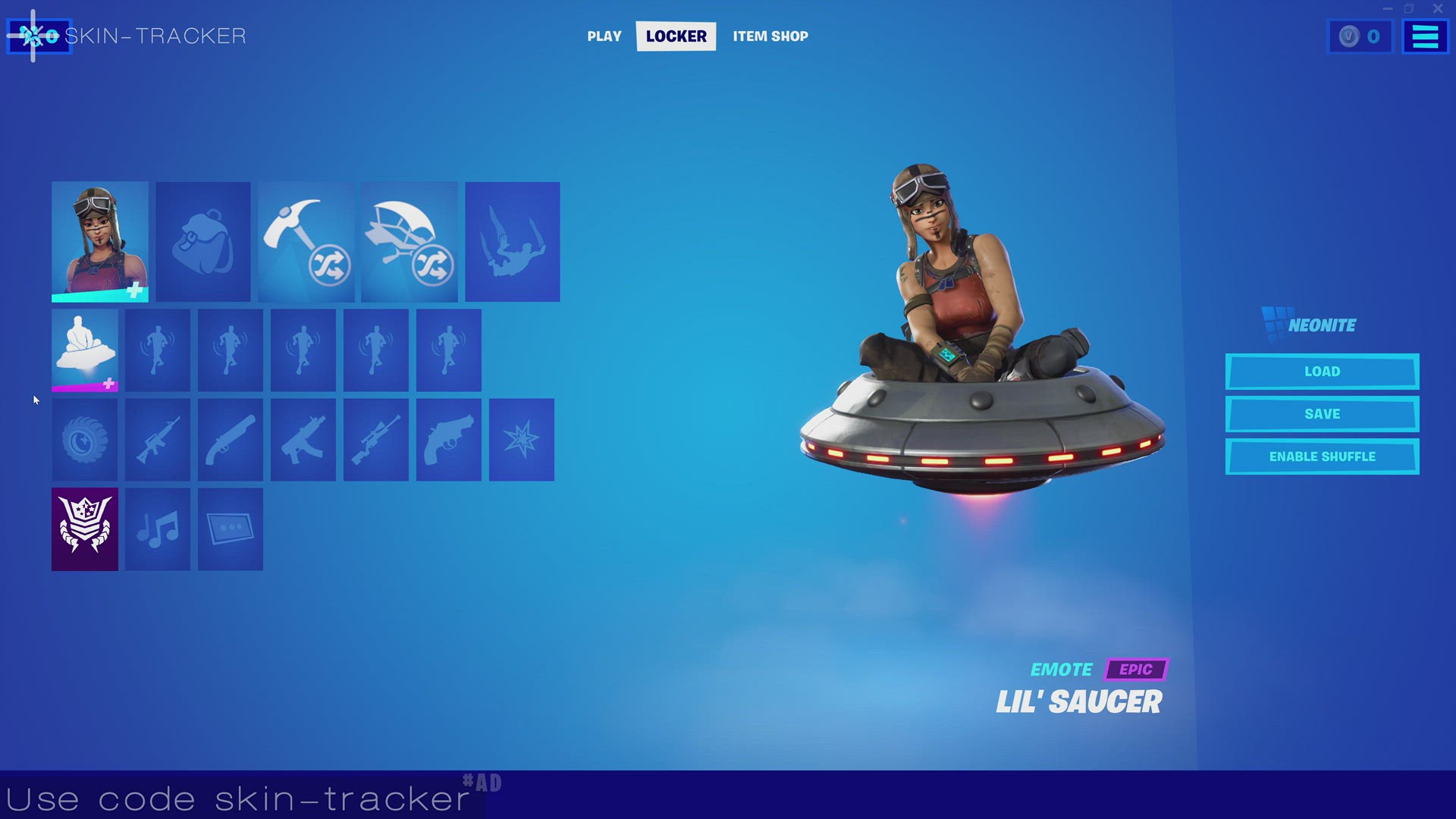Switch to the ITEM SHOP tab
Screen dimensions: 1456x819
(x=770, y=36)
